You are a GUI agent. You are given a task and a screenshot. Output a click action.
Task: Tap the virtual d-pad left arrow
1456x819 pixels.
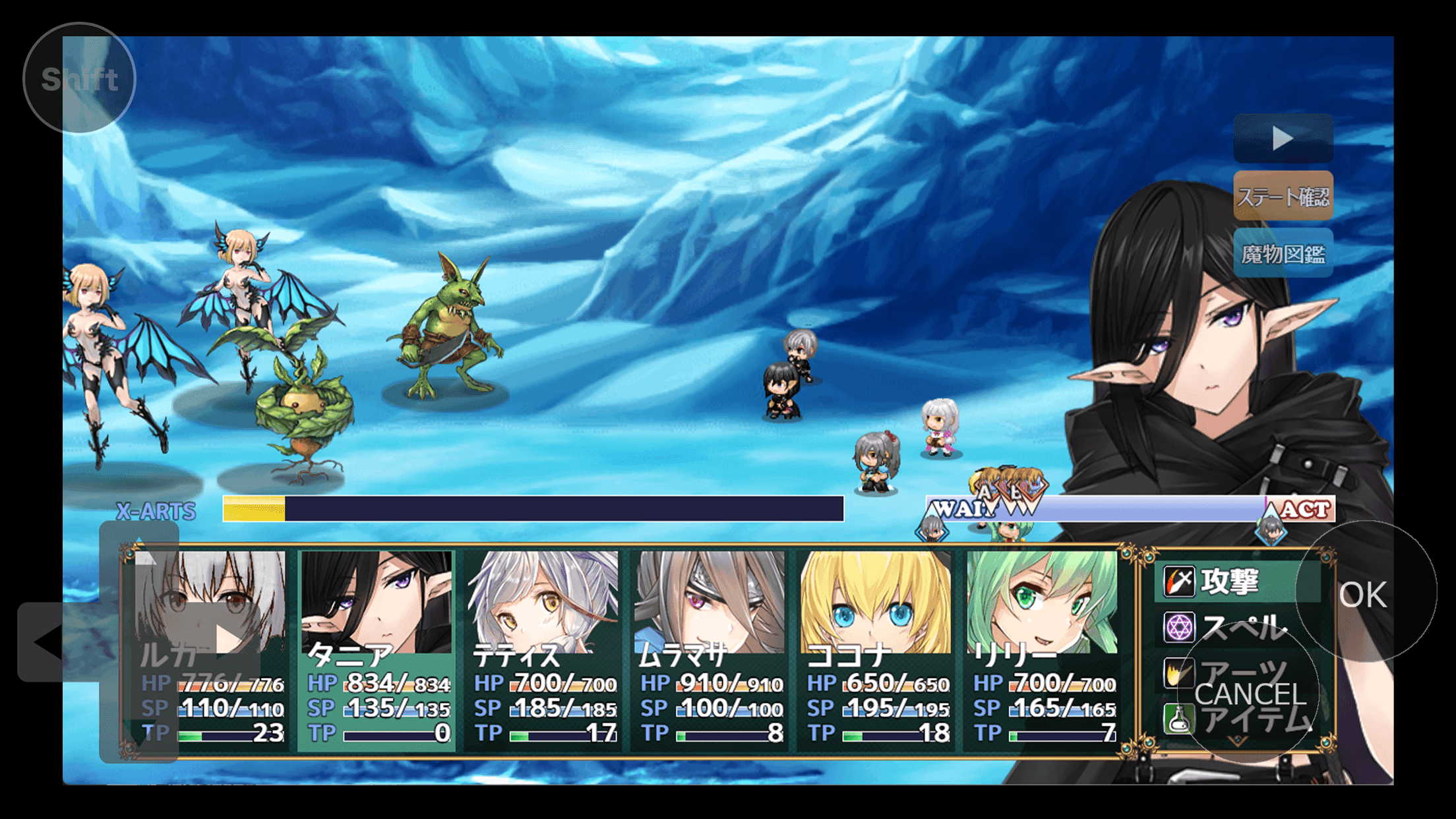pyautogui.click(x=47, y=641)
